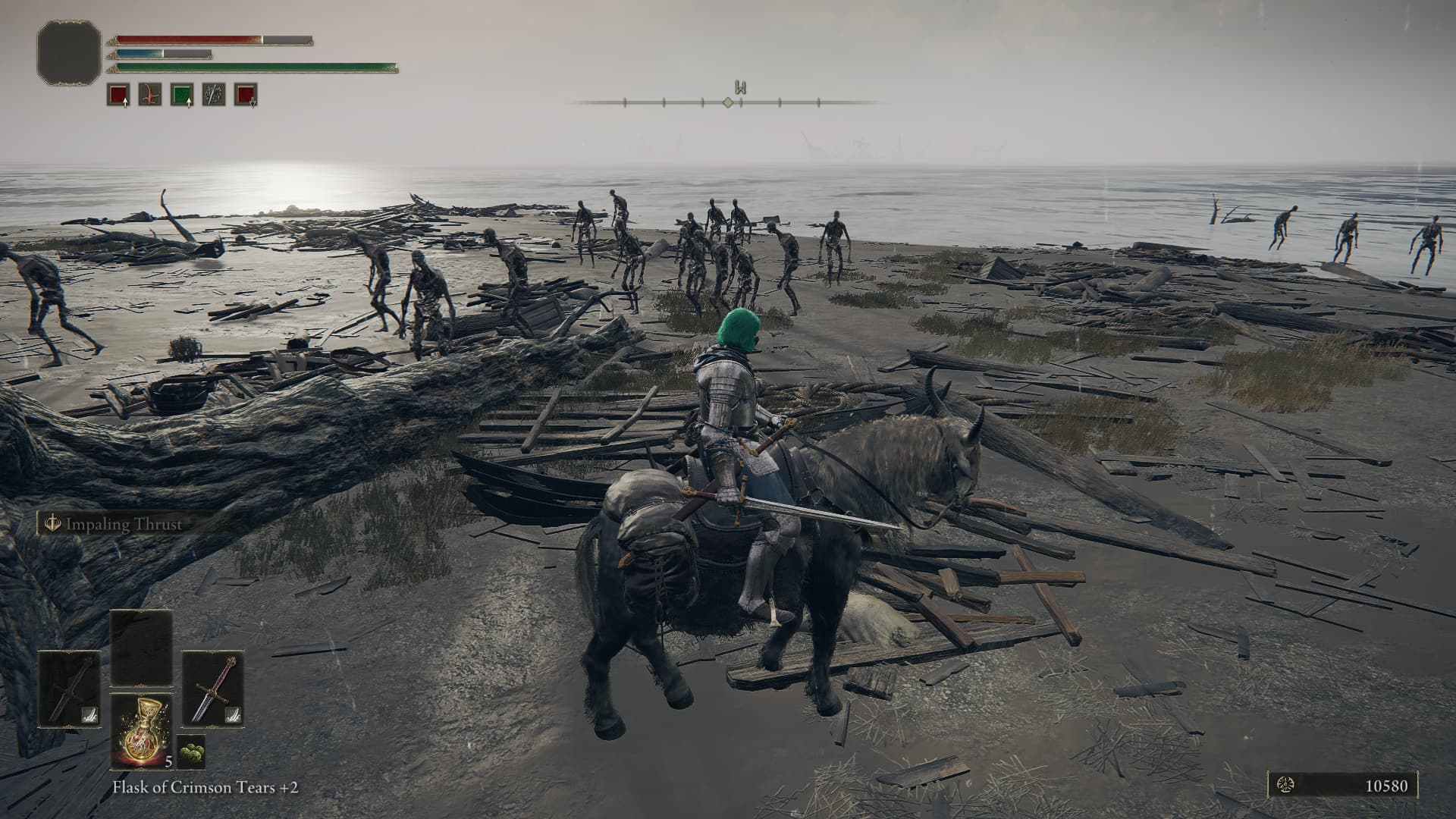The image size is (1456, 819).
Task: Click the green up-arrow buff icon
Action: click(x=181, y=95)
